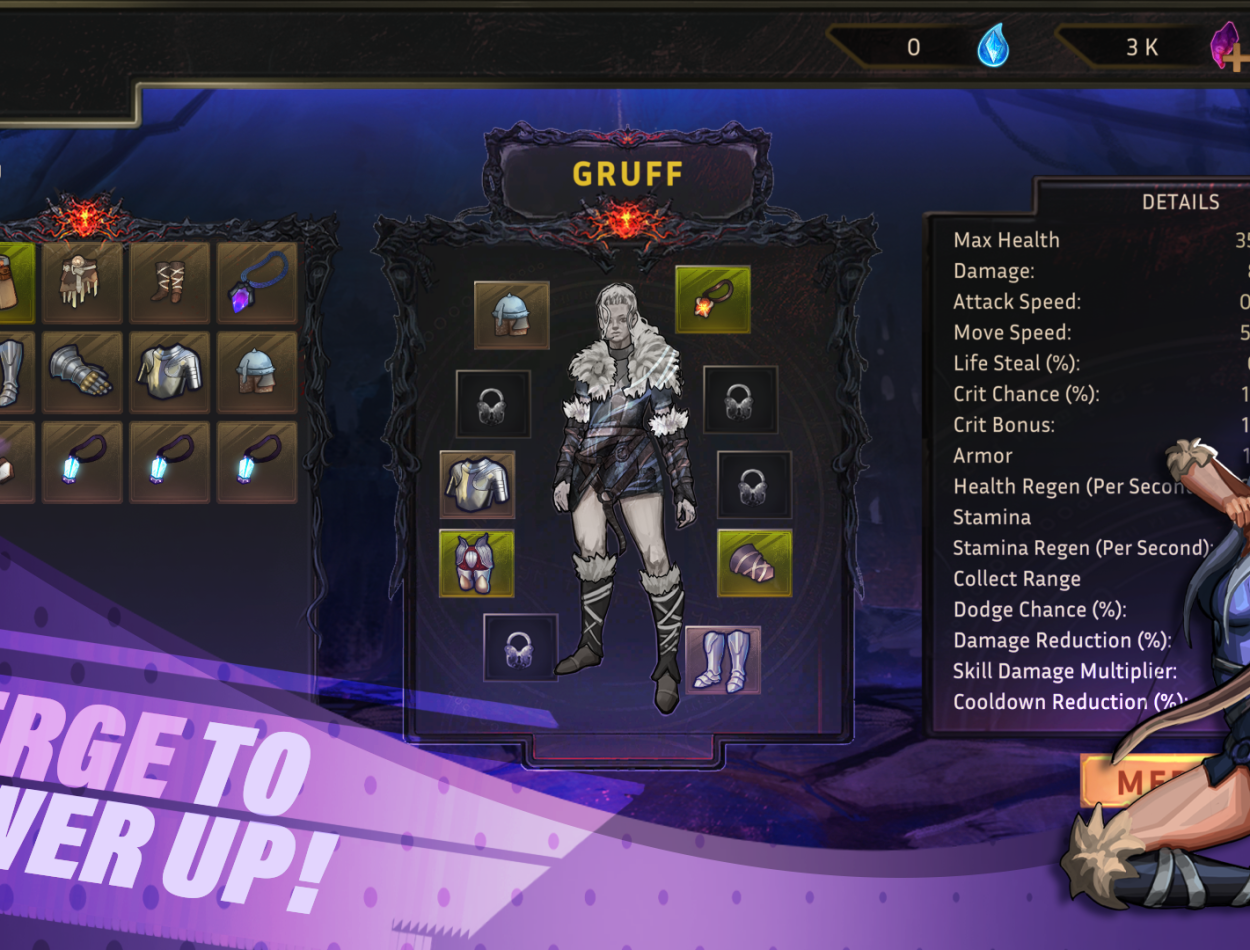Screen dimensions: 1250x950
Task: Select the leather wrapped boots in inventory
Action: [x=170, y=283]
